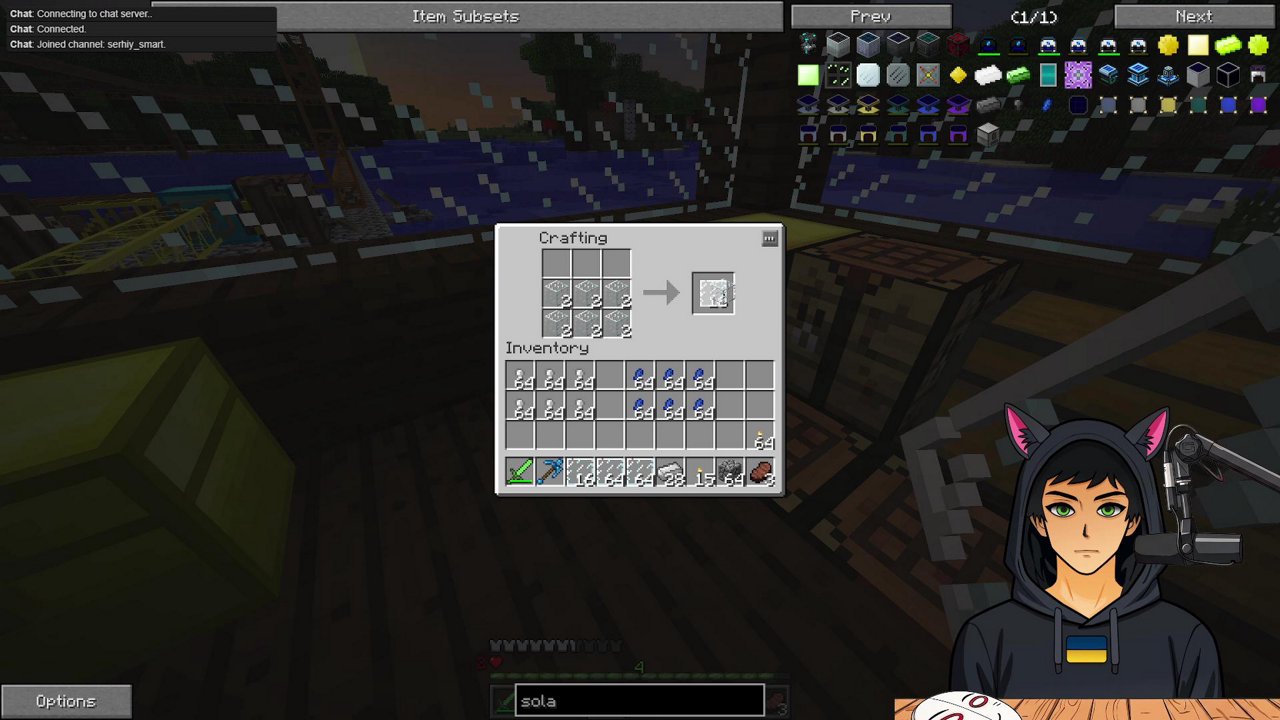Image resolution: width=1280 pixels, height=720 pixels.
Task: Grab the torch stack from the hotbar
Action: tap(702, 472)
